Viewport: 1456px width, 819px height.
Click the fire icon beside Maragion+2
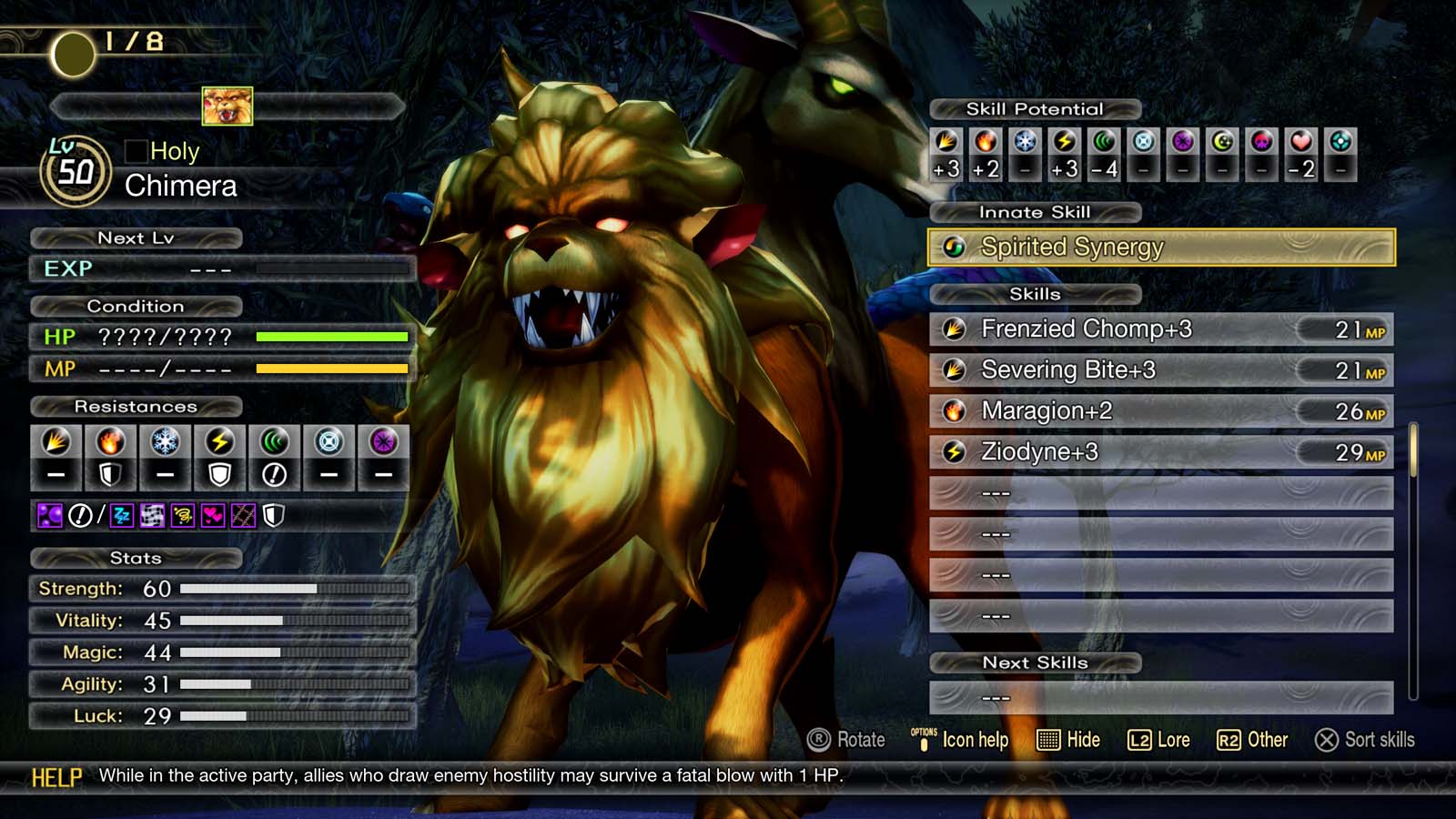(953, 410)
